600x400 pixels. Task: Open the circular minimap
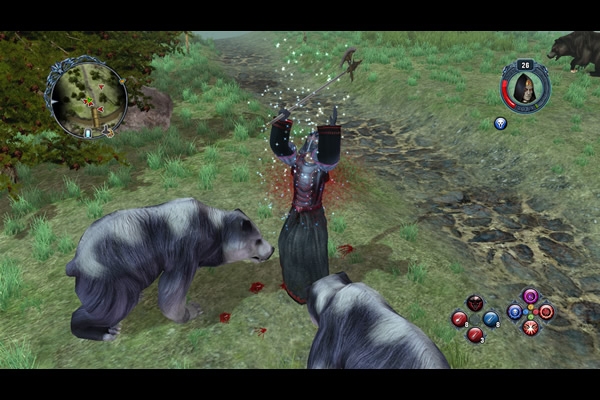tap(89, 97)
